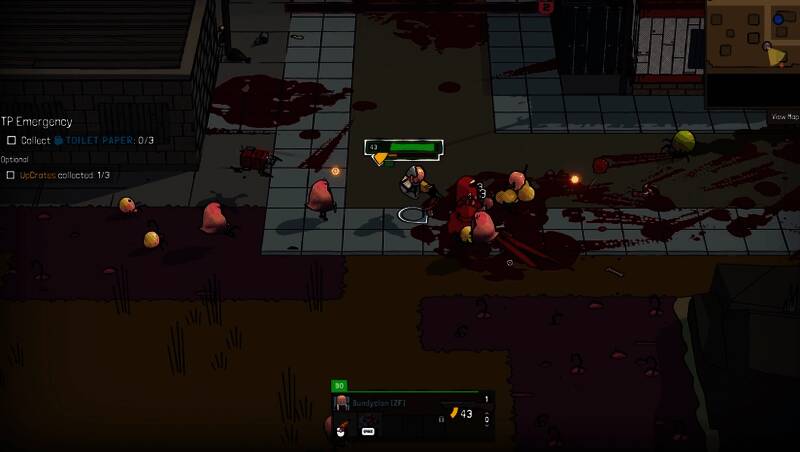Open the minimap in the corner

[752, 52]
